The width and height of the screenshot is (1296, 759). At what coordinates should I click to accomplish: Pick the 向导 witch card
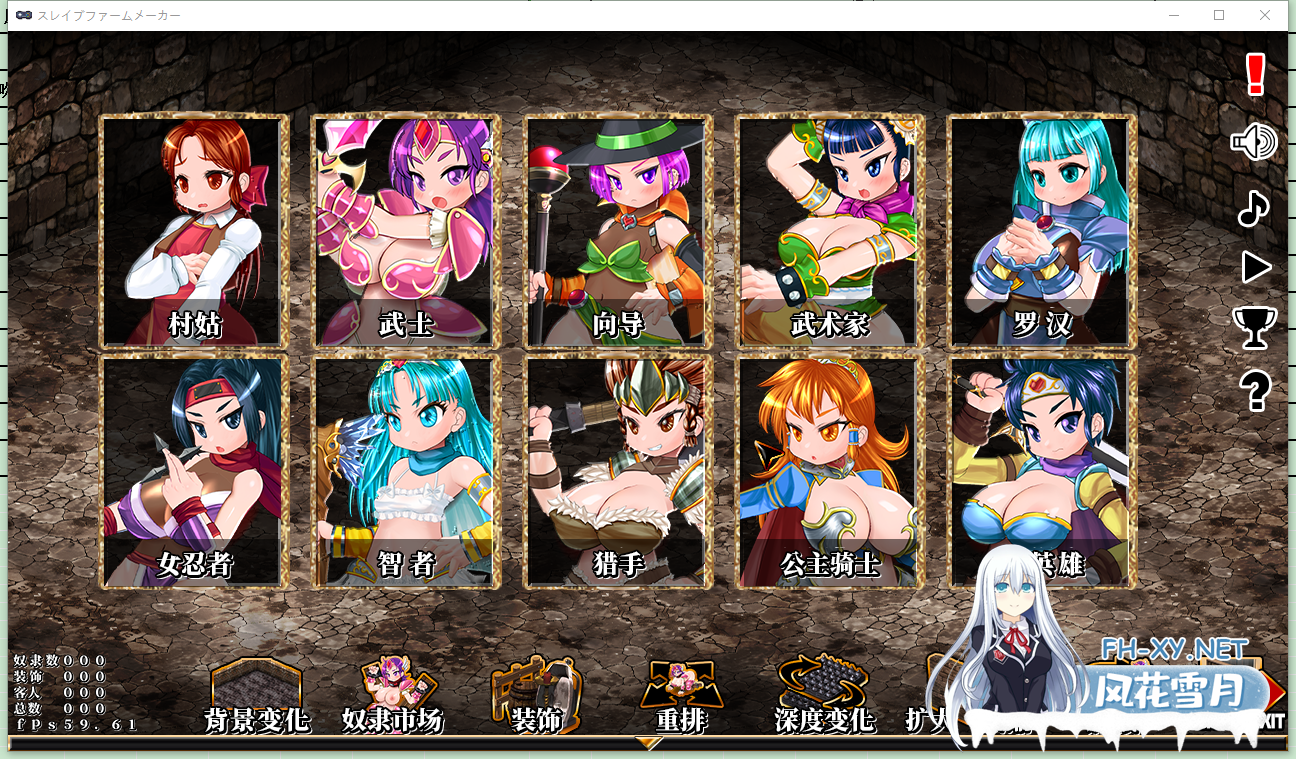[618, 231]
